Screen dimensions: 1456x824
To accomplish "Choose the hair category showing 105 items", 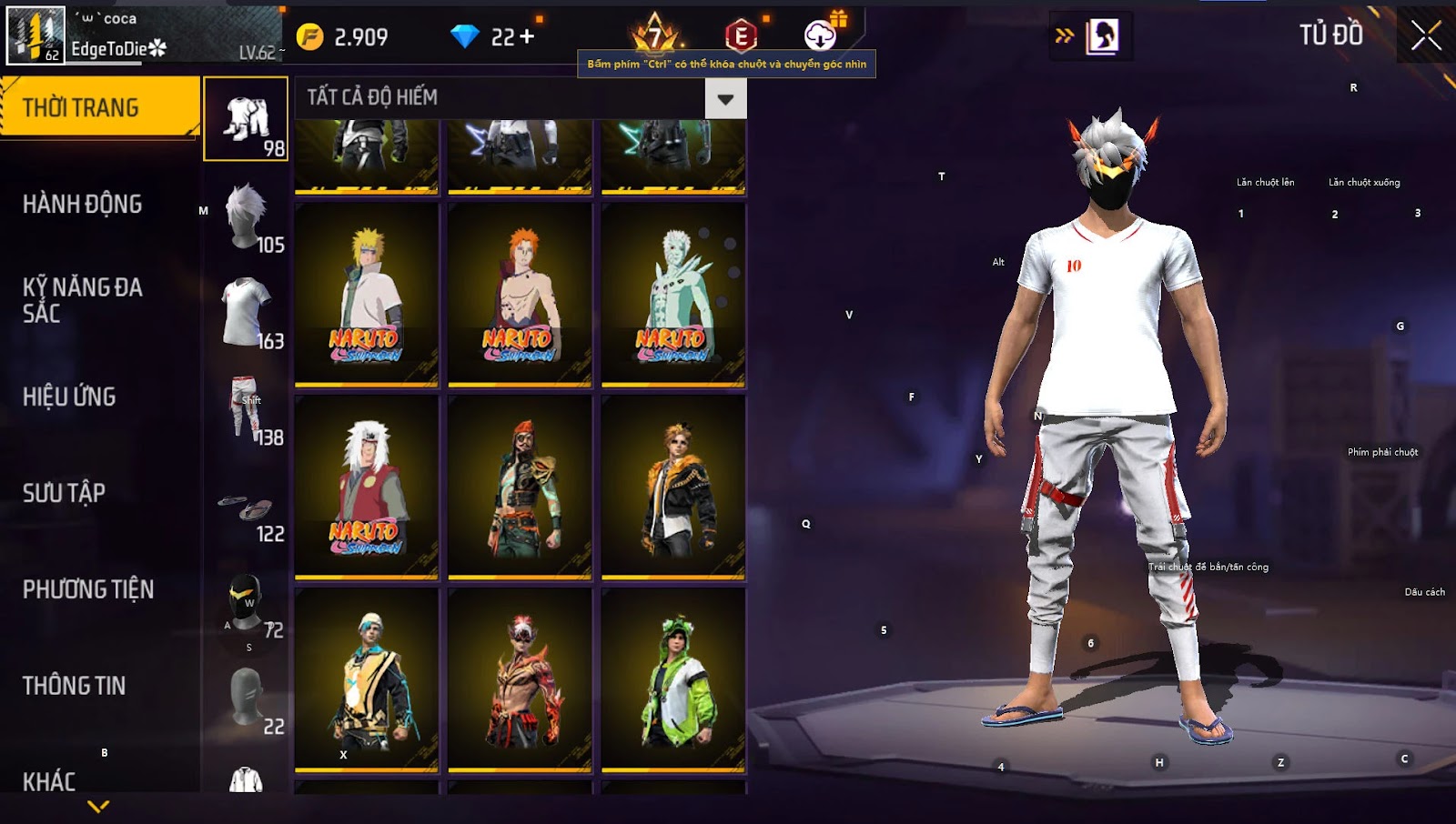I will point(248,216).
